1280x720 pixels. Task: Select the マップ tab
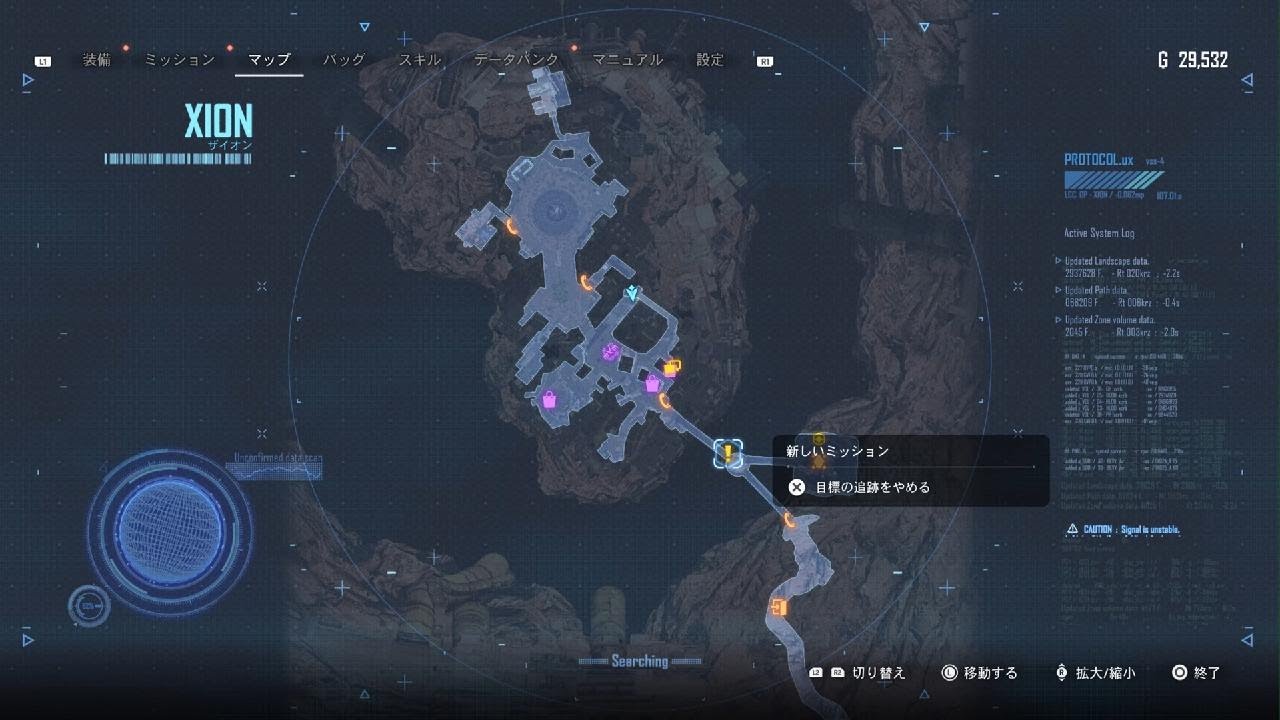[x=269, y=60]
